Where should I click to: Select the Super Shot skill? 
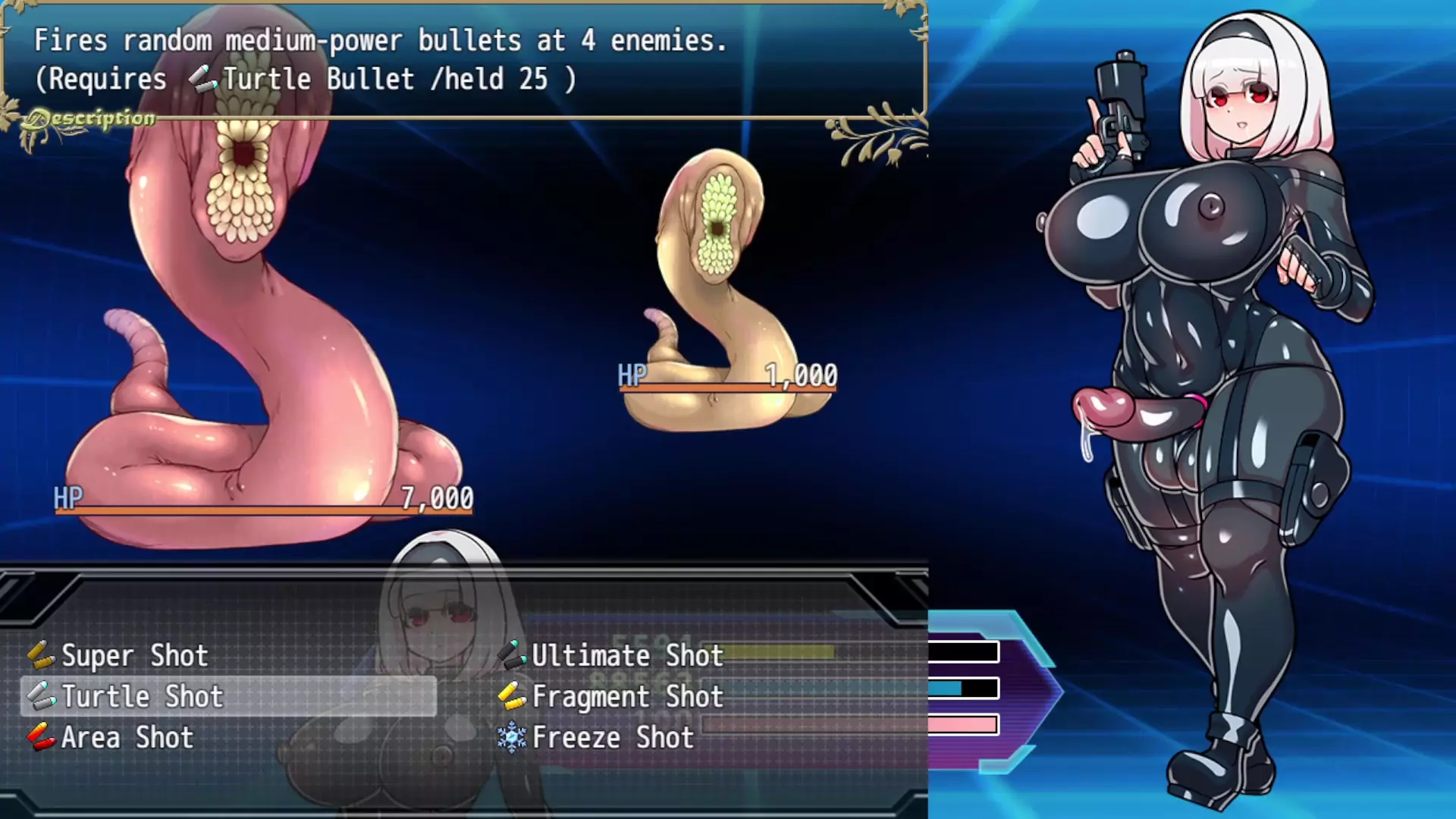[x=134, y=656]
